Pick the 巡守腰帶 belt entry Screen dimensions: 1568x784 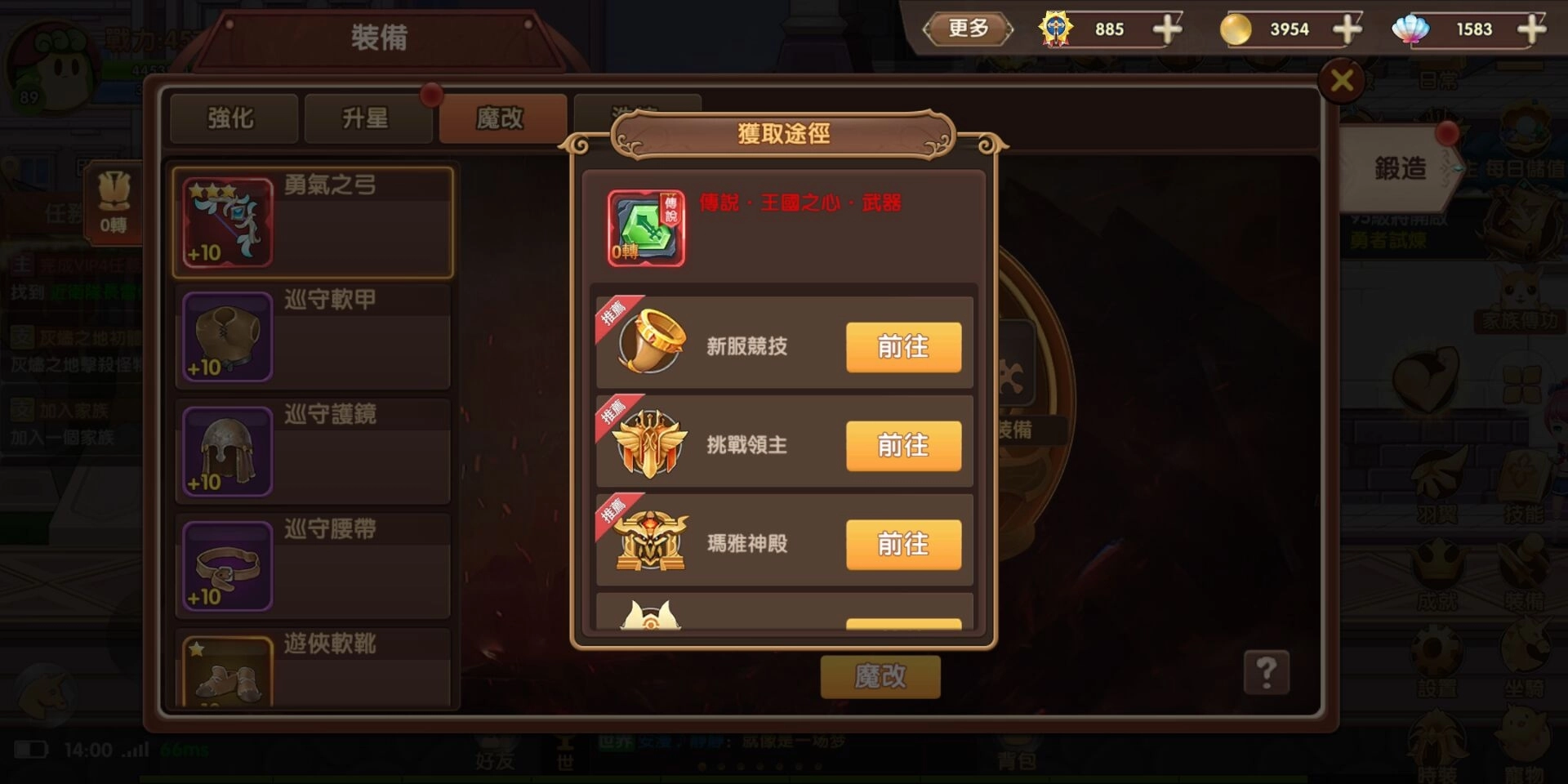tap(312, 565)
